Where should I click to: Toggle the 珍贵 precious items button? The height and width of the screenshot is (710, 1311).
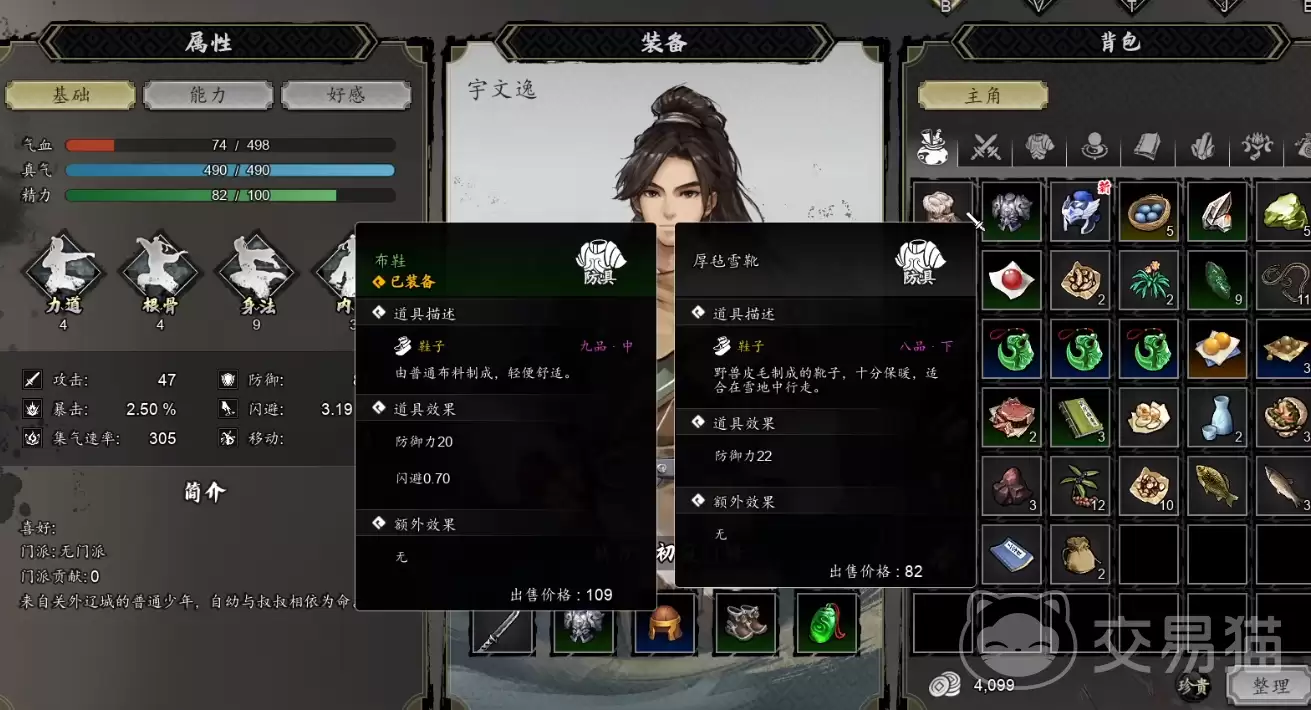(1192, 686)
